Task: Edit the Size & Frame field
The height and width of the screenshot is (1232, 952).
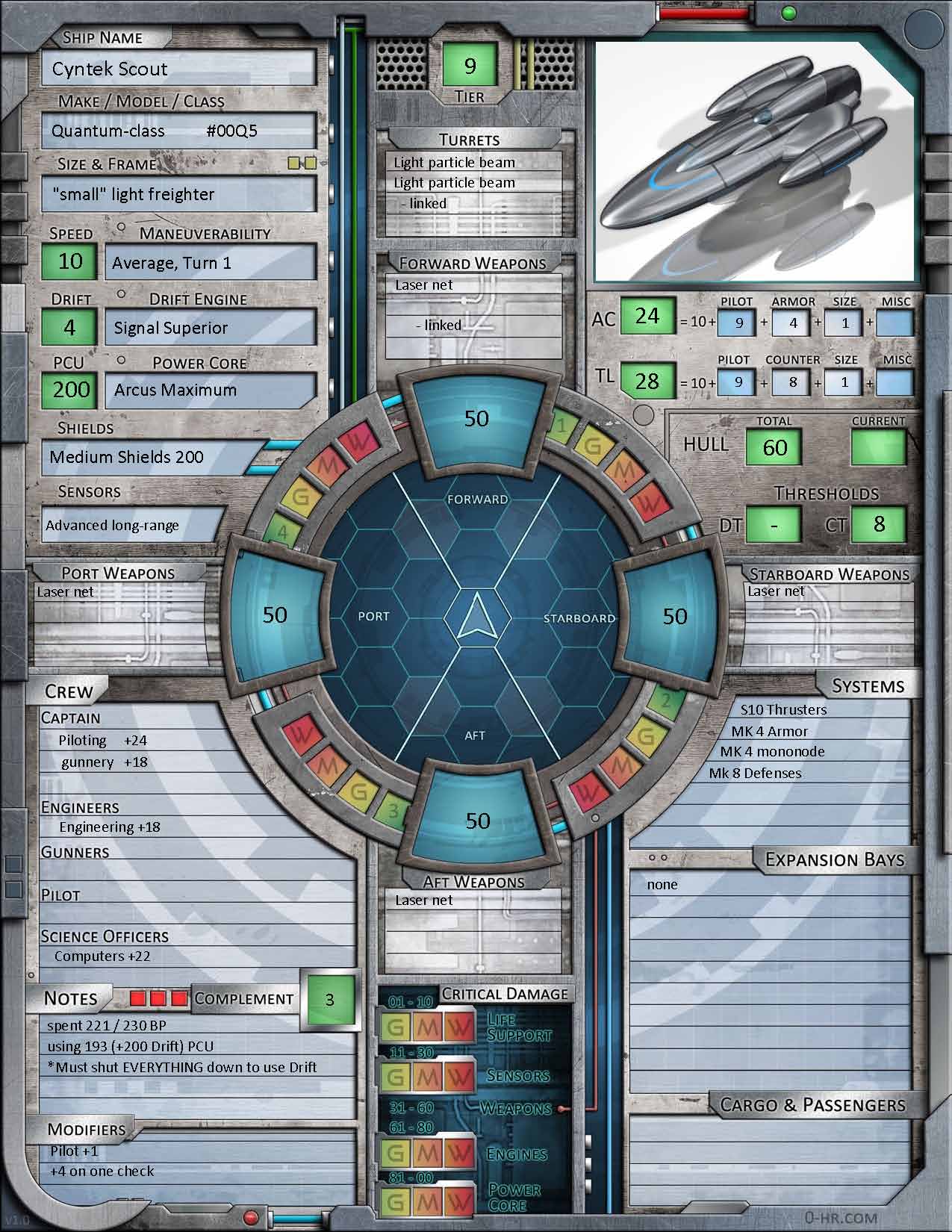Action: click(x=178, y=195)
